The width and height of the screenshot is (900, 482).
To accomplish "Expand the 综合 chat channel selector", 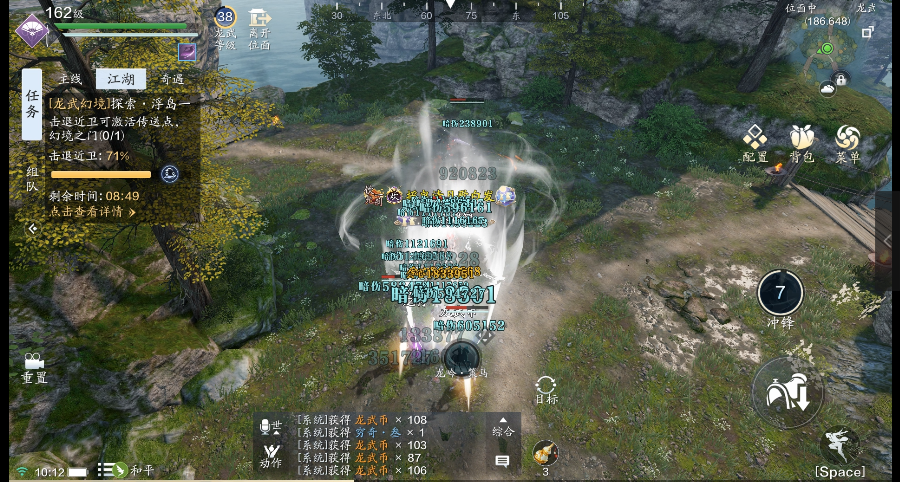I will tap(502, 427).
